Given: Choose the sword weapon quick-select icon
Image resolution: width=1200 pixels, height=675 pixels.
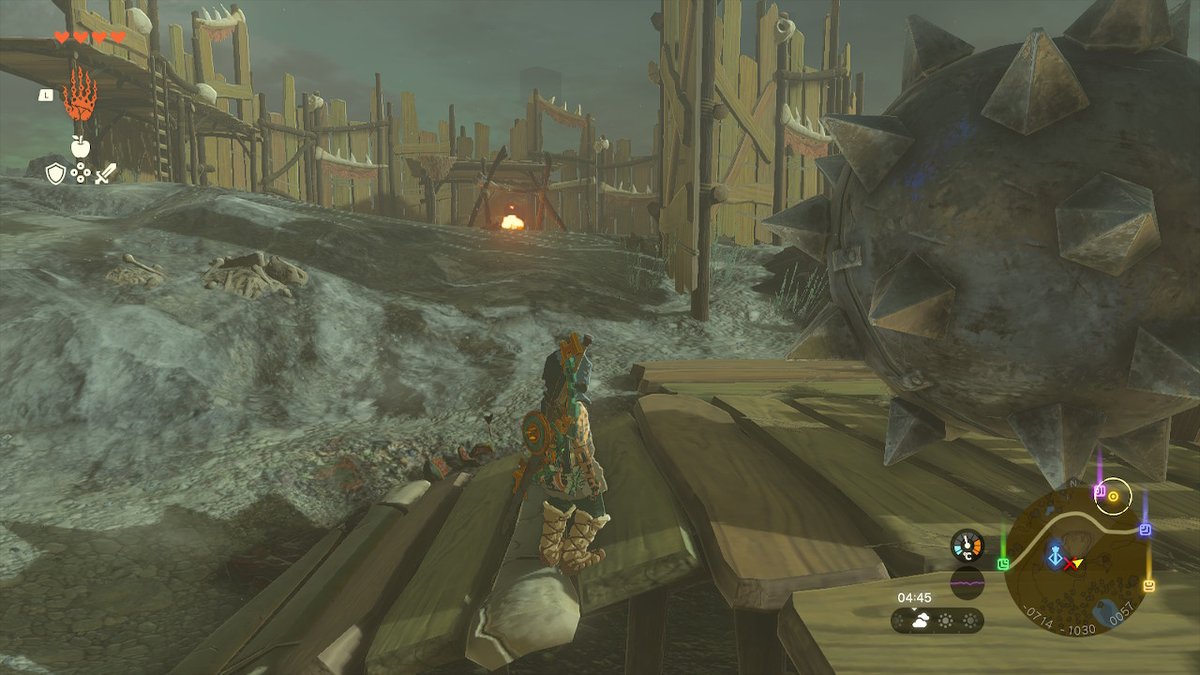Looking at the screenshot, I should 105,173.
